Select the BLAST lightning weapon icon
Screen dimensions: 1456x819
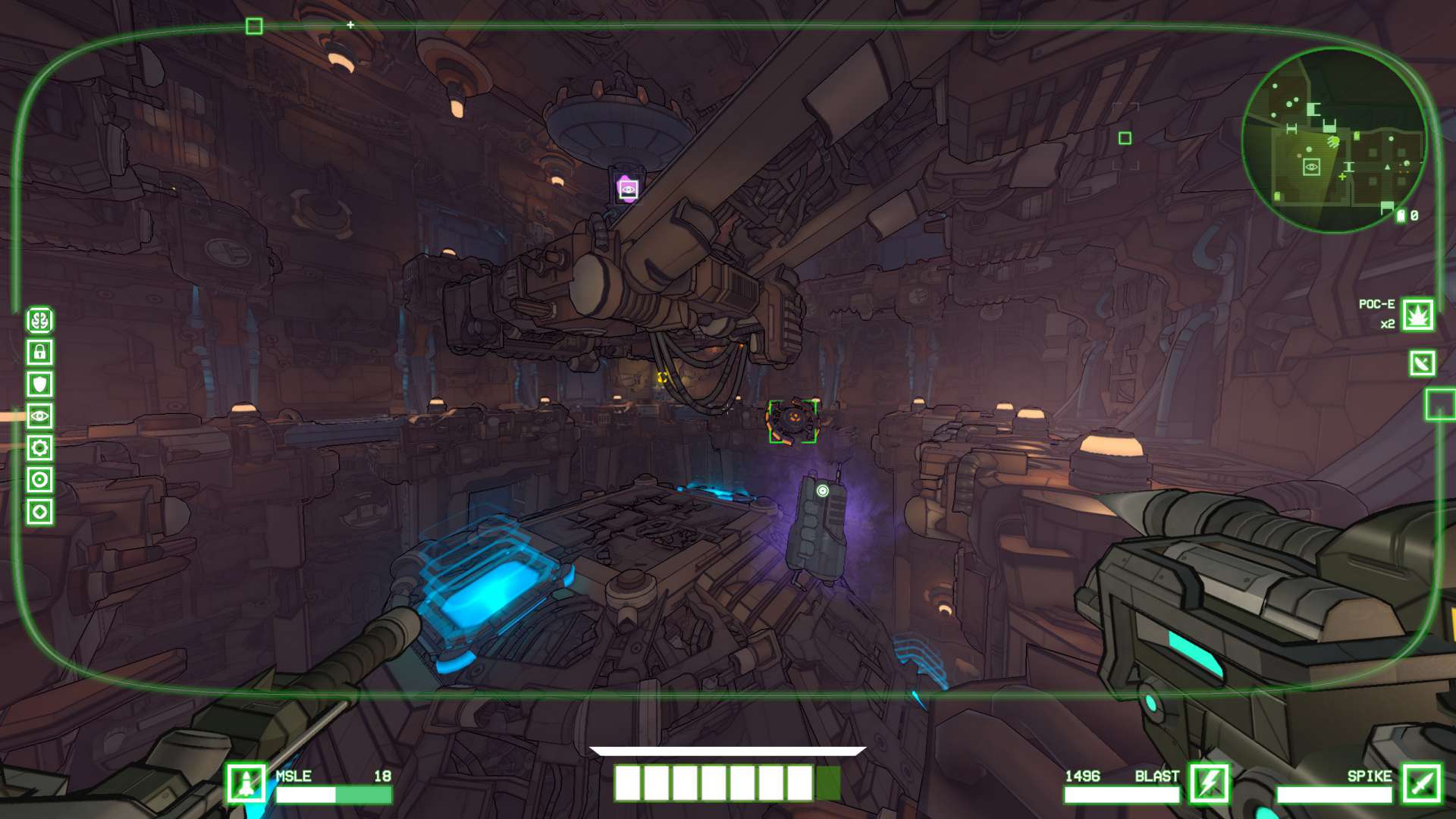pos(1209,783)
